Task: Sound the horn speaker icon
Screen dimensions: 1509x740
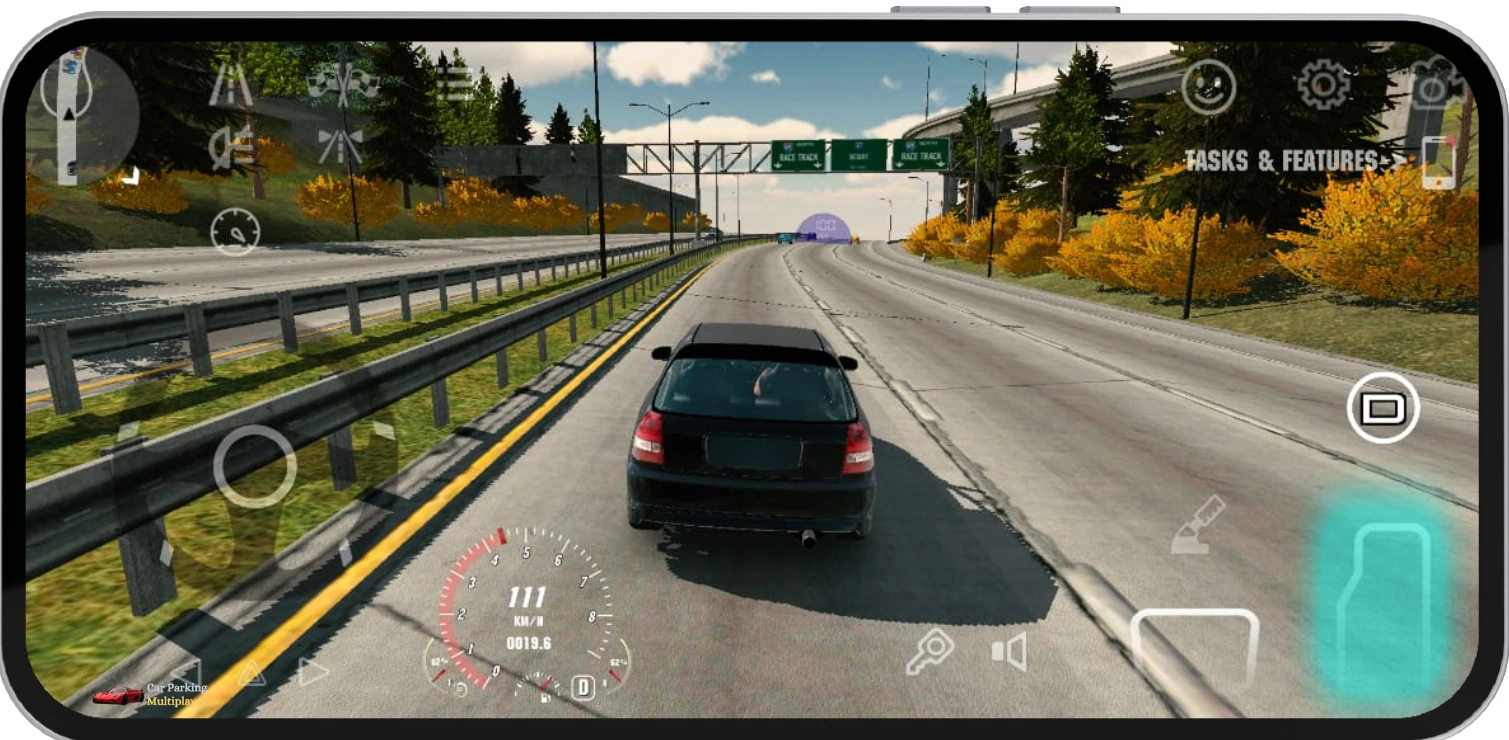Action: (1010, 650)
